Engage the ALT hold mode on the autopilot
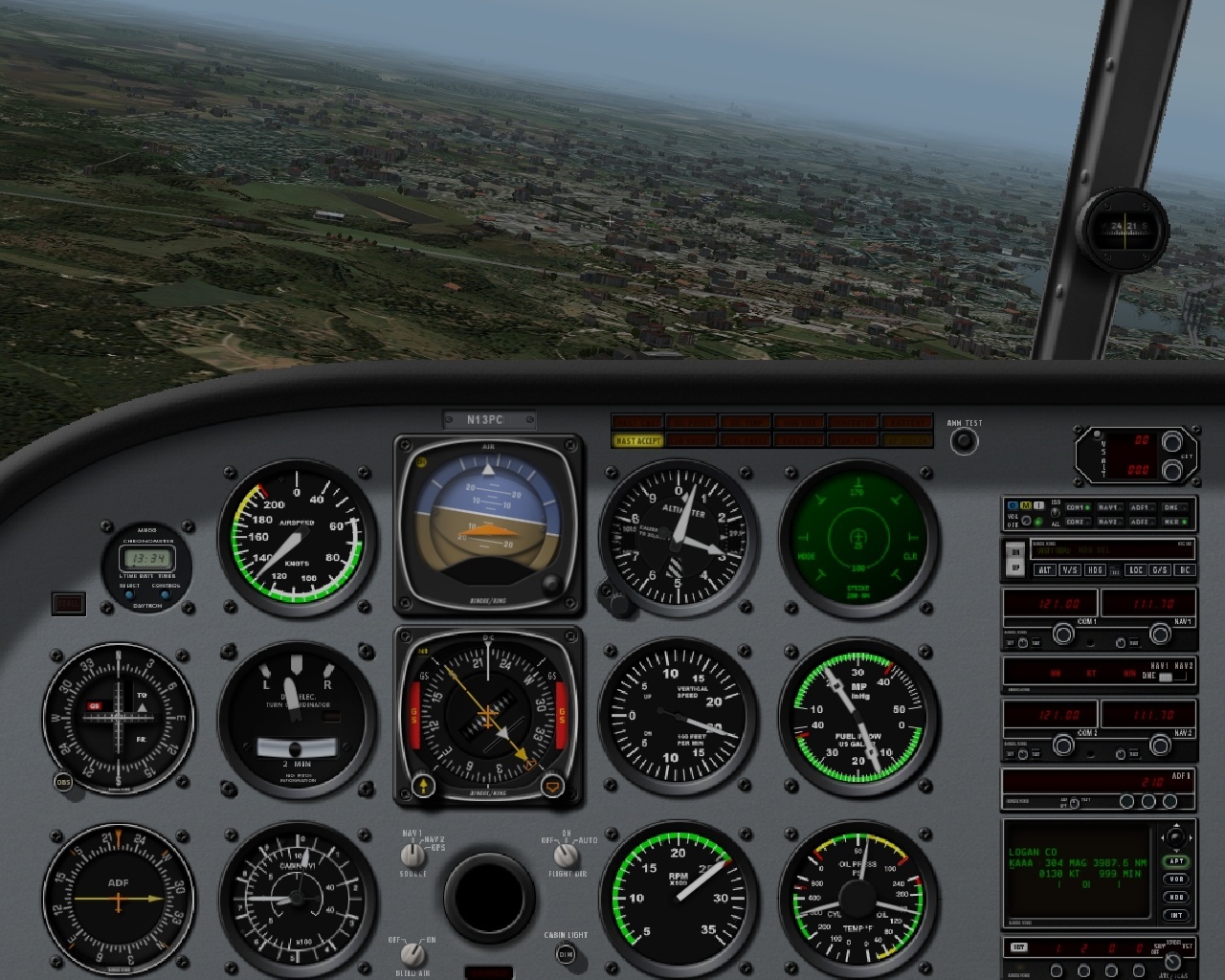1225x980 pixels. [1045, 569]
